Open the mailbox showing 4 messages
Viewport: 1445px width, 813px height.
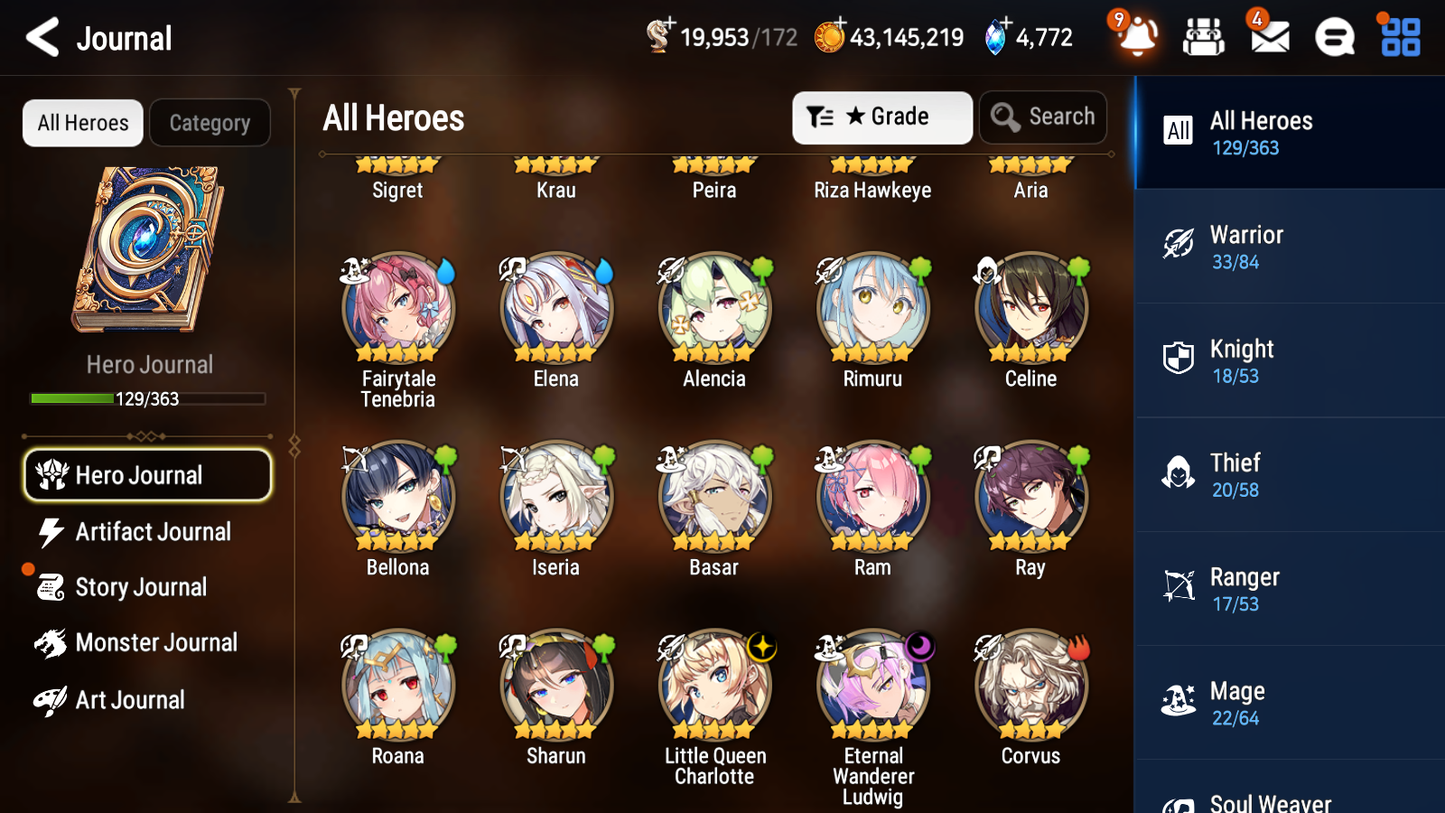pos(1268,36)
